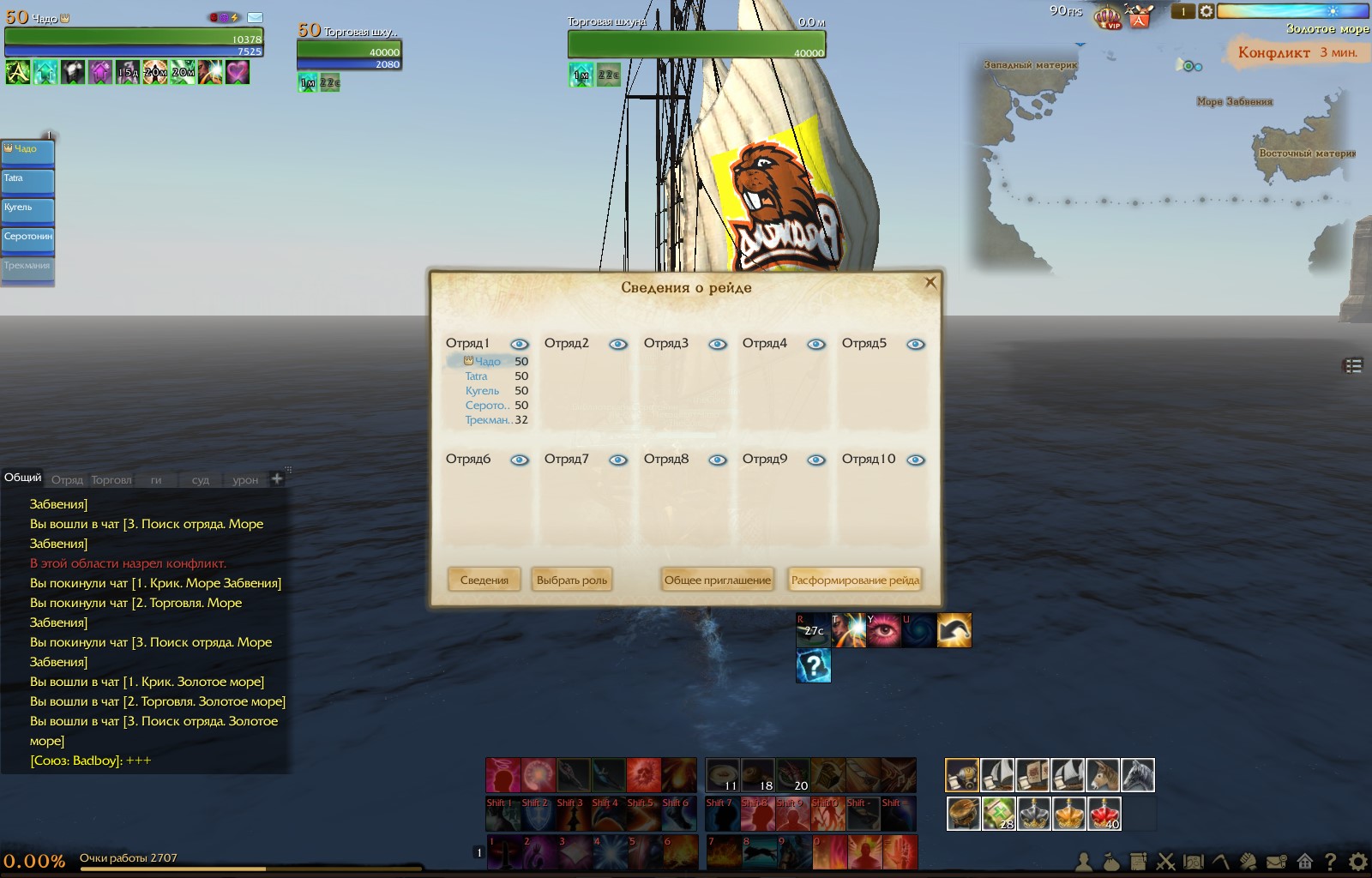
Task: Add a new chat tab
Action: (x=277, y=478)
